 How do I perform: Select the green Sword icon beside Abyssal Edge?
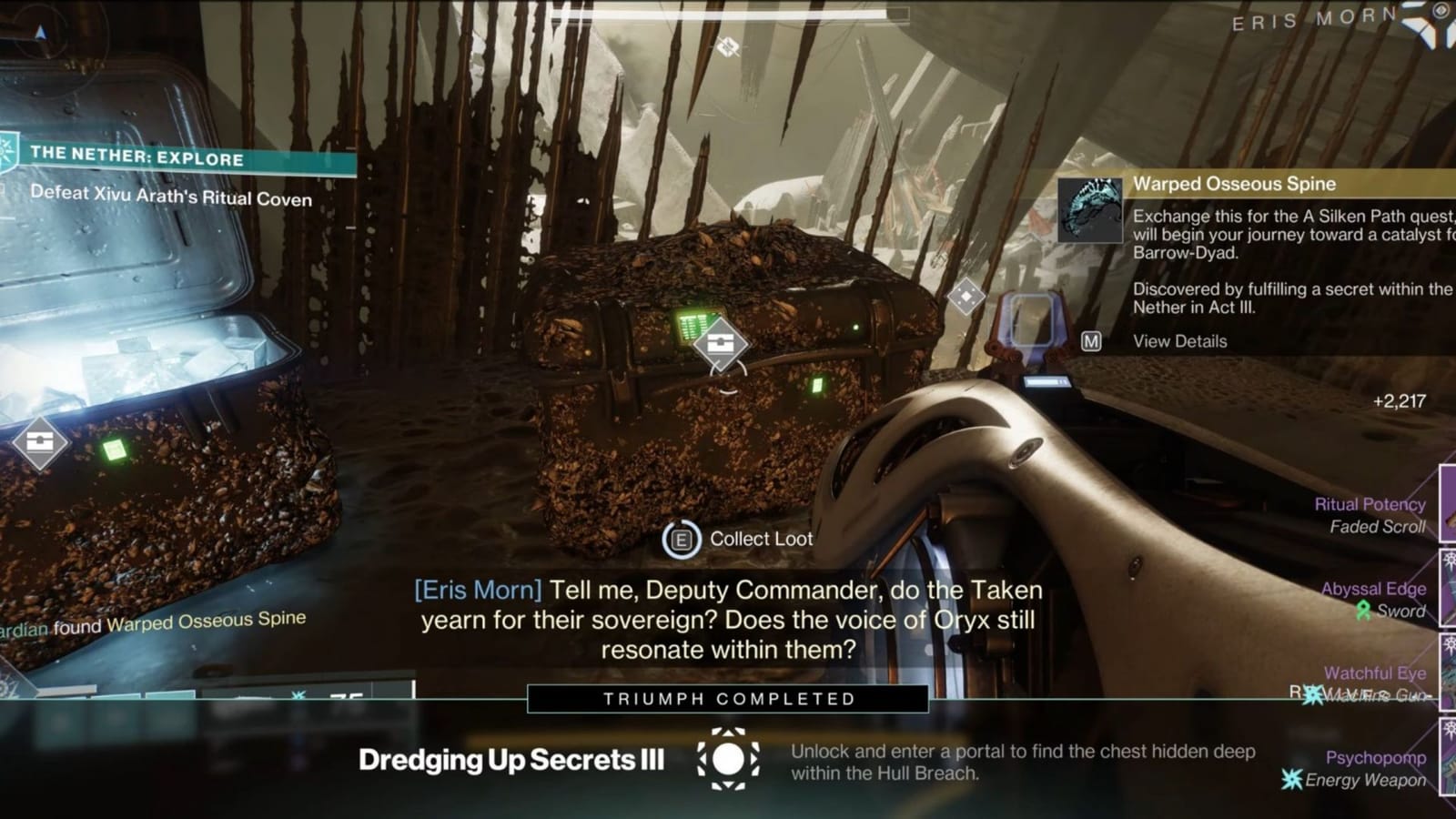coord(1362,608)
